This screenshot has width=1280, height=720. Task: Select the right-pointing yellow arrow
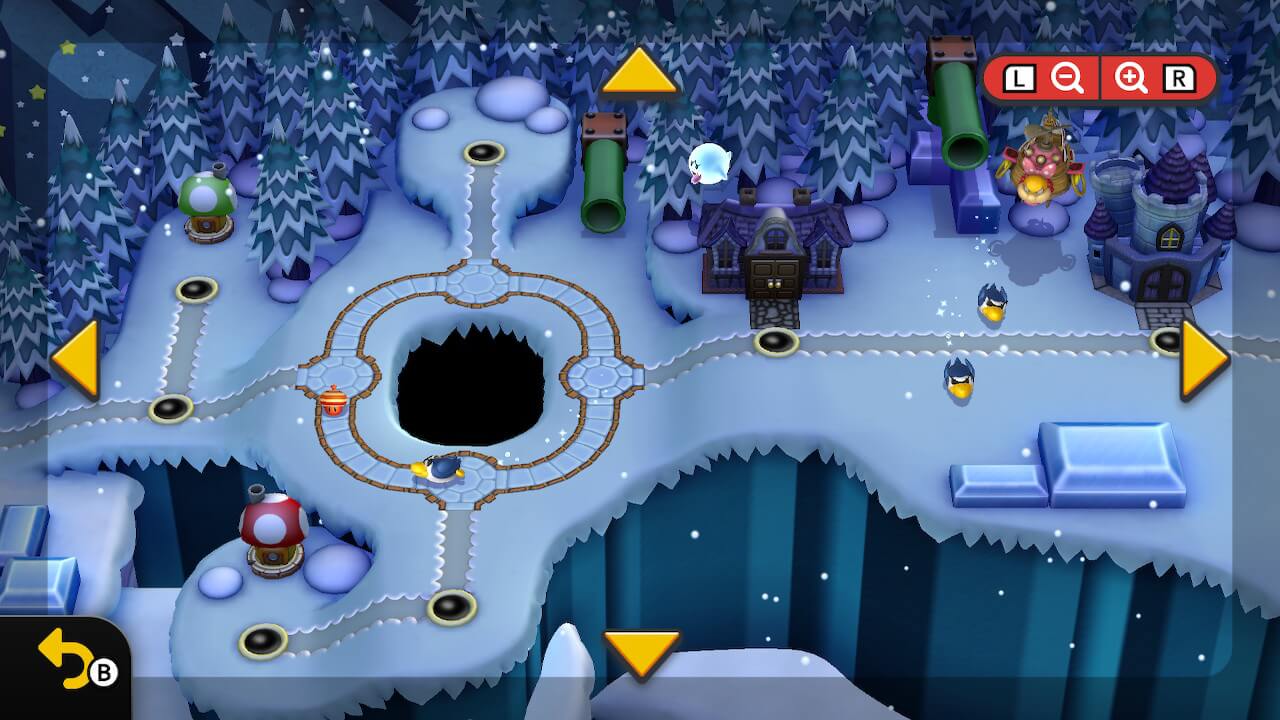pyautogui.click(x=1203, y=360)
